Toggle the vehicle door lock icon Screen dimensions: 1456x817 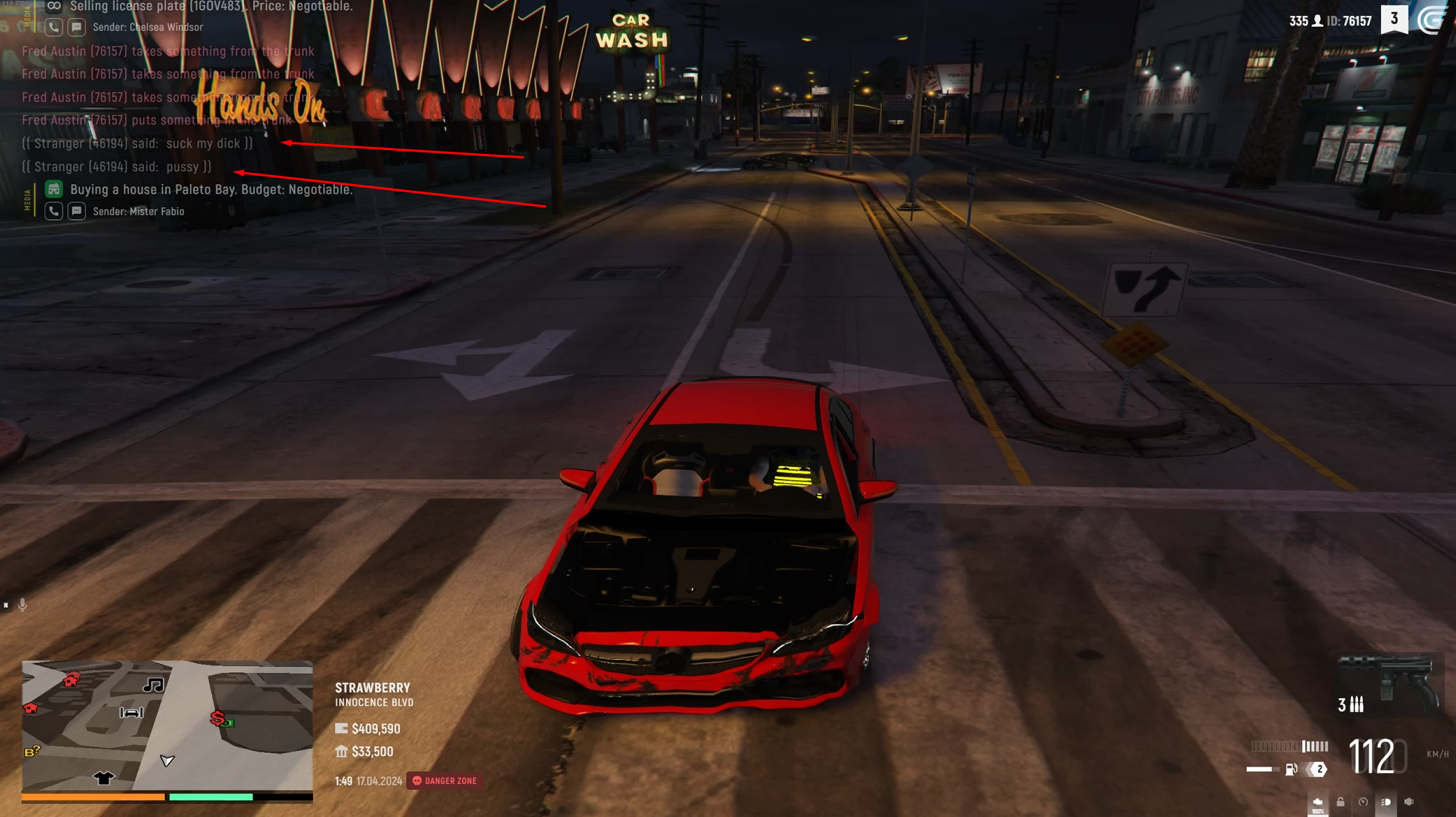click(x=1341, y=803)
